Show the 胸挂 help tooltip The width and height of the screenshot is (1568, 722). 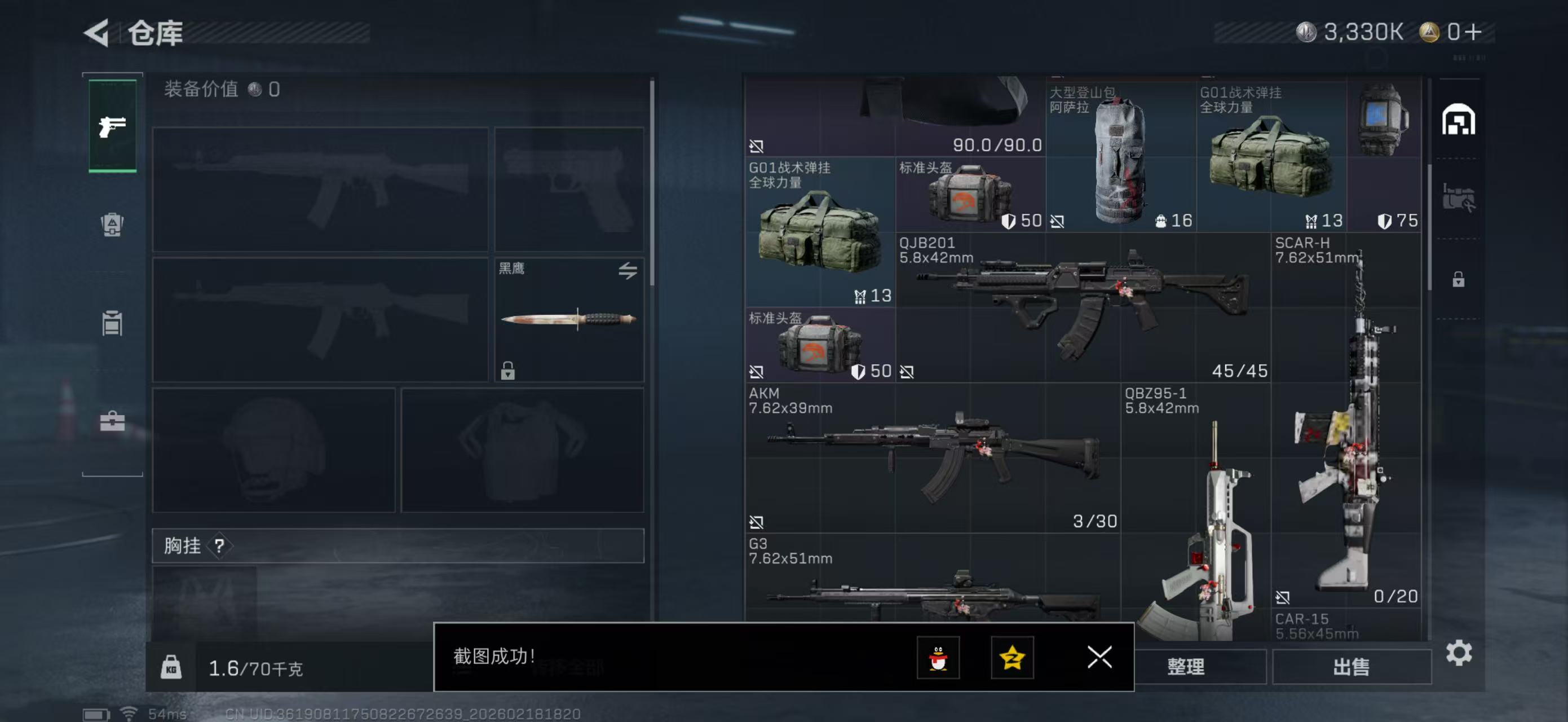(220, 545)
